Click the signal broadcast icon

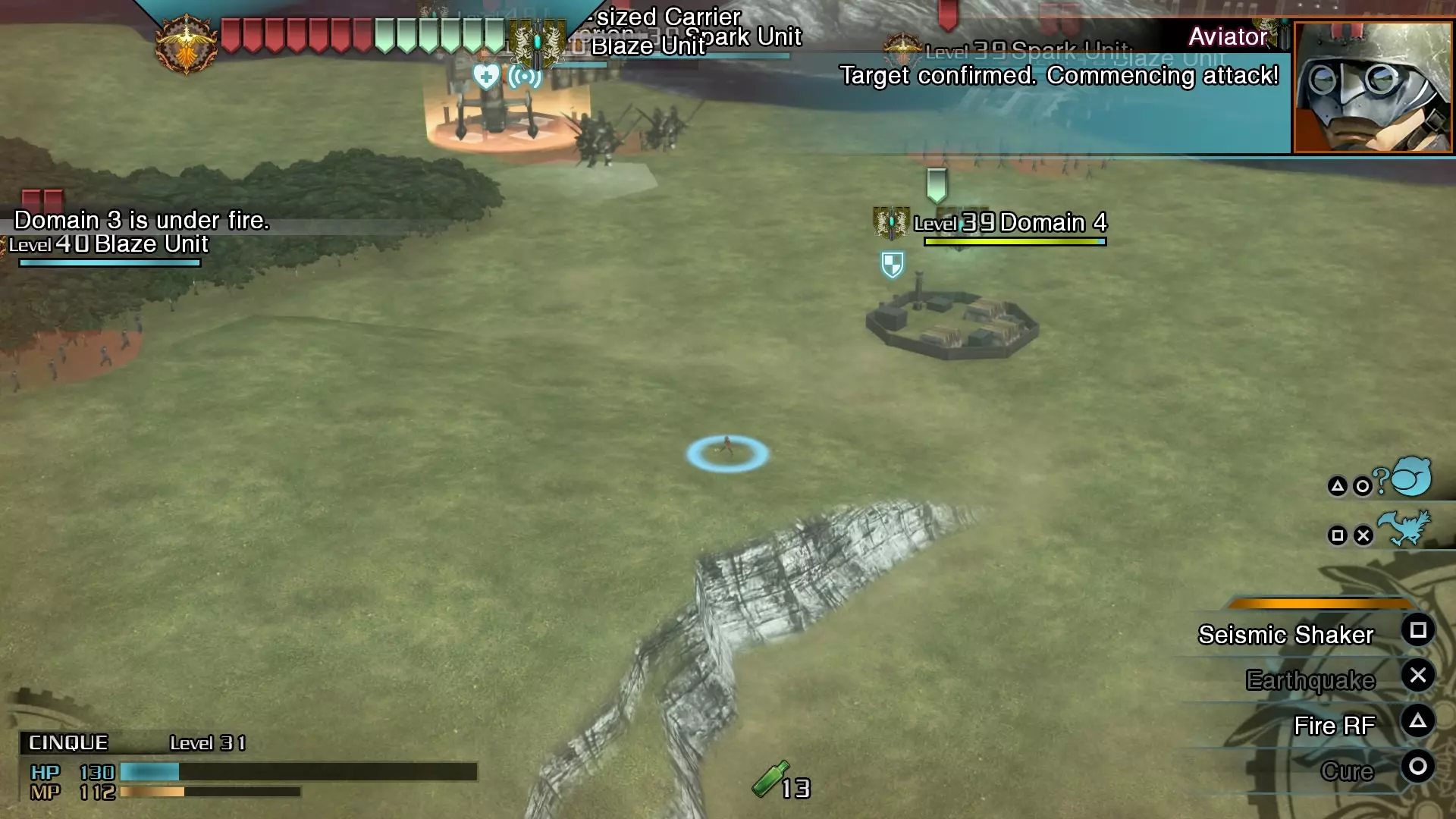click(x=525, y=76)
